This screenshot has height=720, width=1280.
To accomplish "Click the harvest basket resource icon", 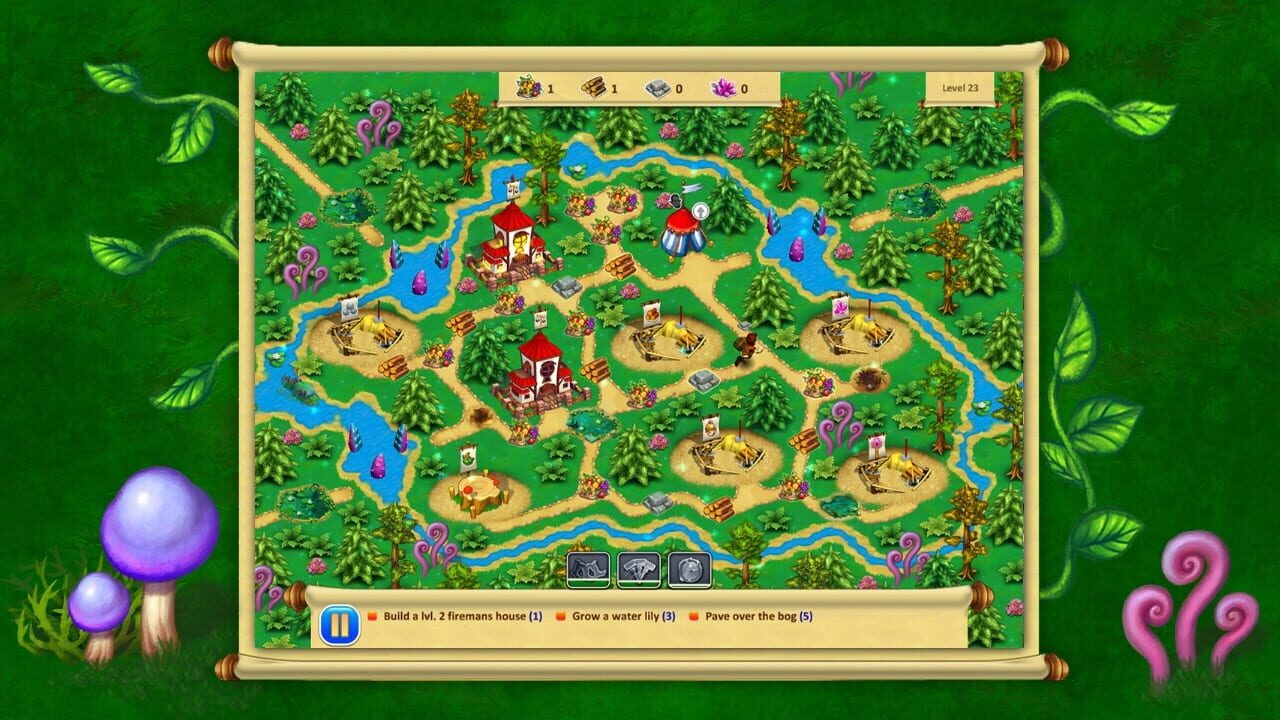I will [x=527, y=88].
